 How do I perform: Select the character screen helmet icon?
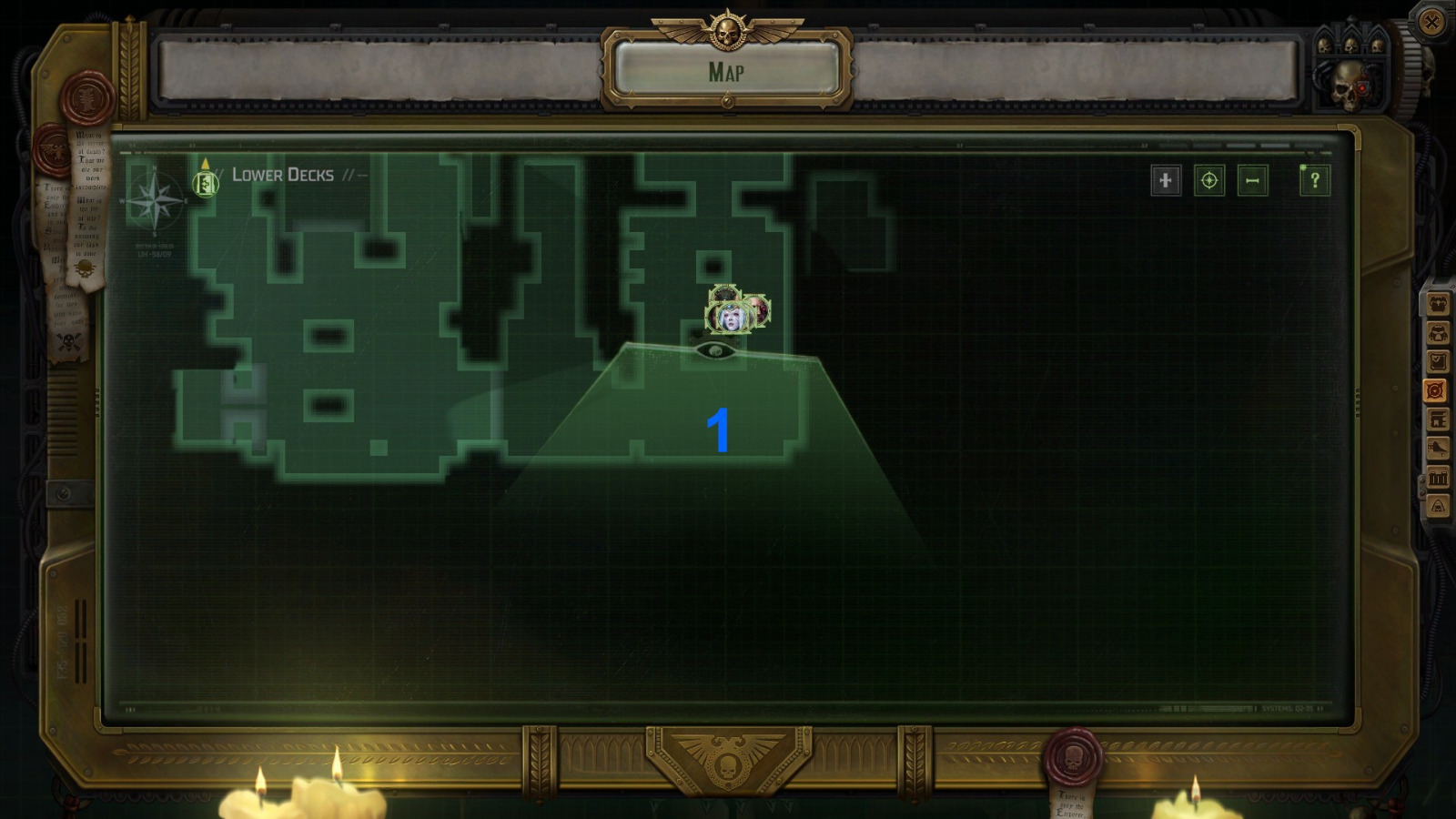pos(1438,332)
